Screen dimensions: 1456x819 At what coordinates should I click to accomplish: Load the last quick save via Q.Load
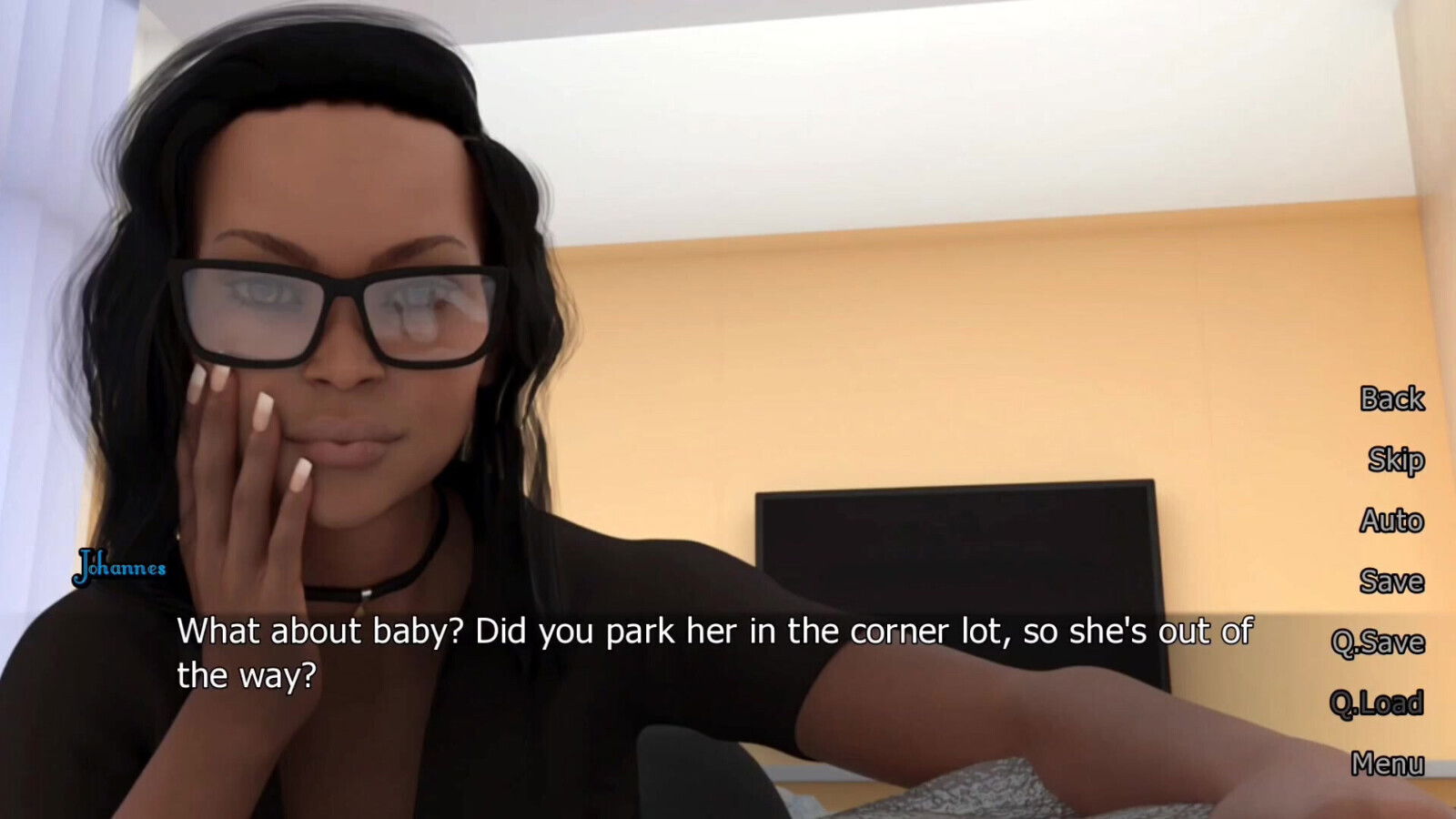tap(1379, 703)
